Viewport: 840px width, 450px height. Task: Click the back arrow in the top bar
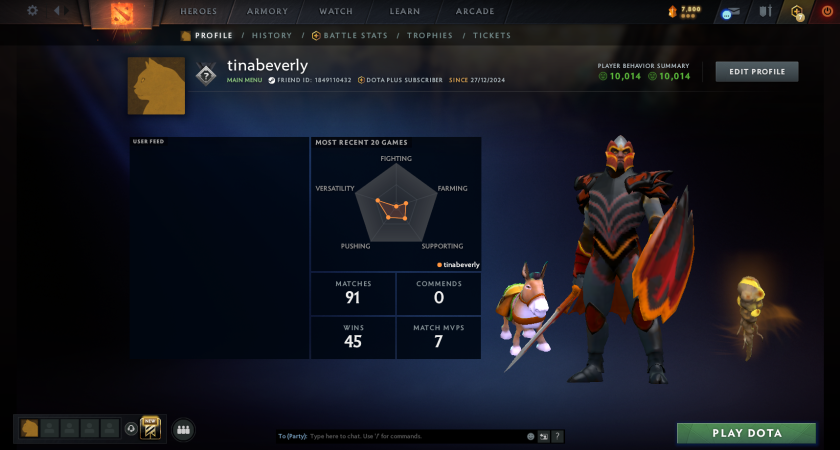[56, 11]
